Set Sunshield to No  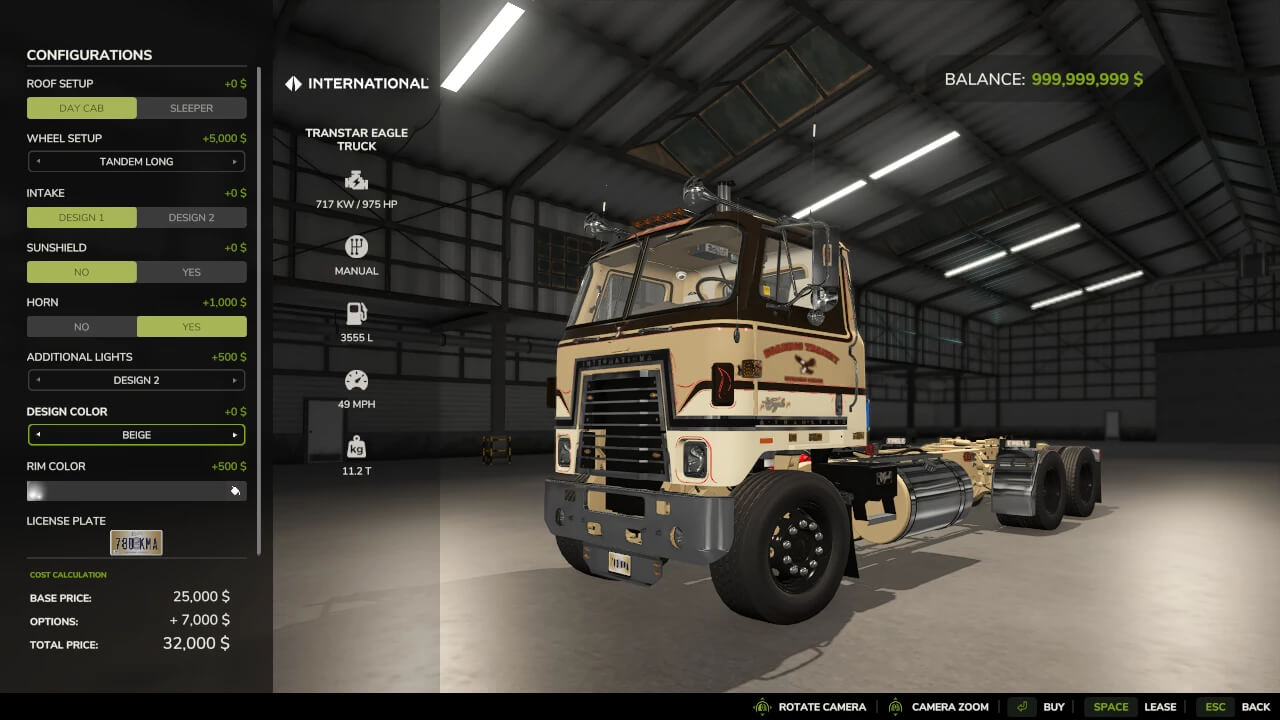[82, 272]
